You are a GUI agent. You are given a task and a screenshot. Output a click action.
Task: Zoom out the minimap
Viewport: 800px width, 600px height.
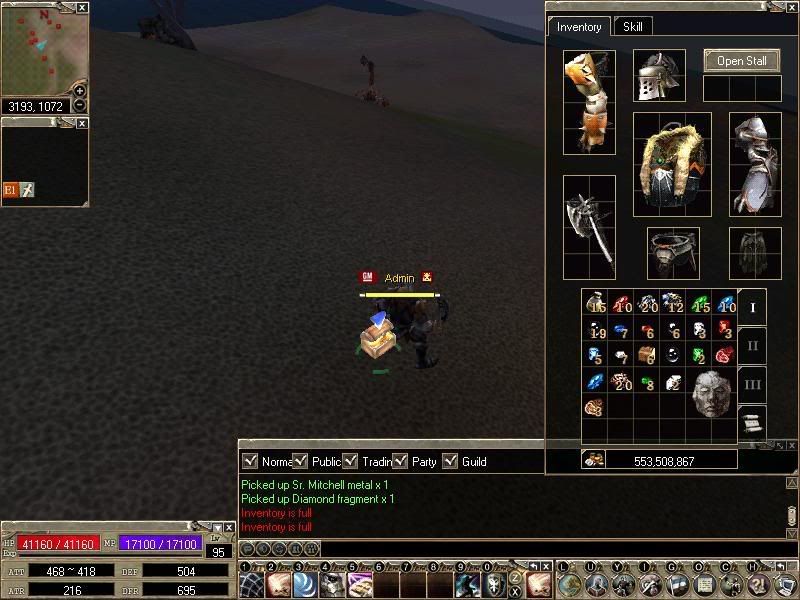click(80, 105)
